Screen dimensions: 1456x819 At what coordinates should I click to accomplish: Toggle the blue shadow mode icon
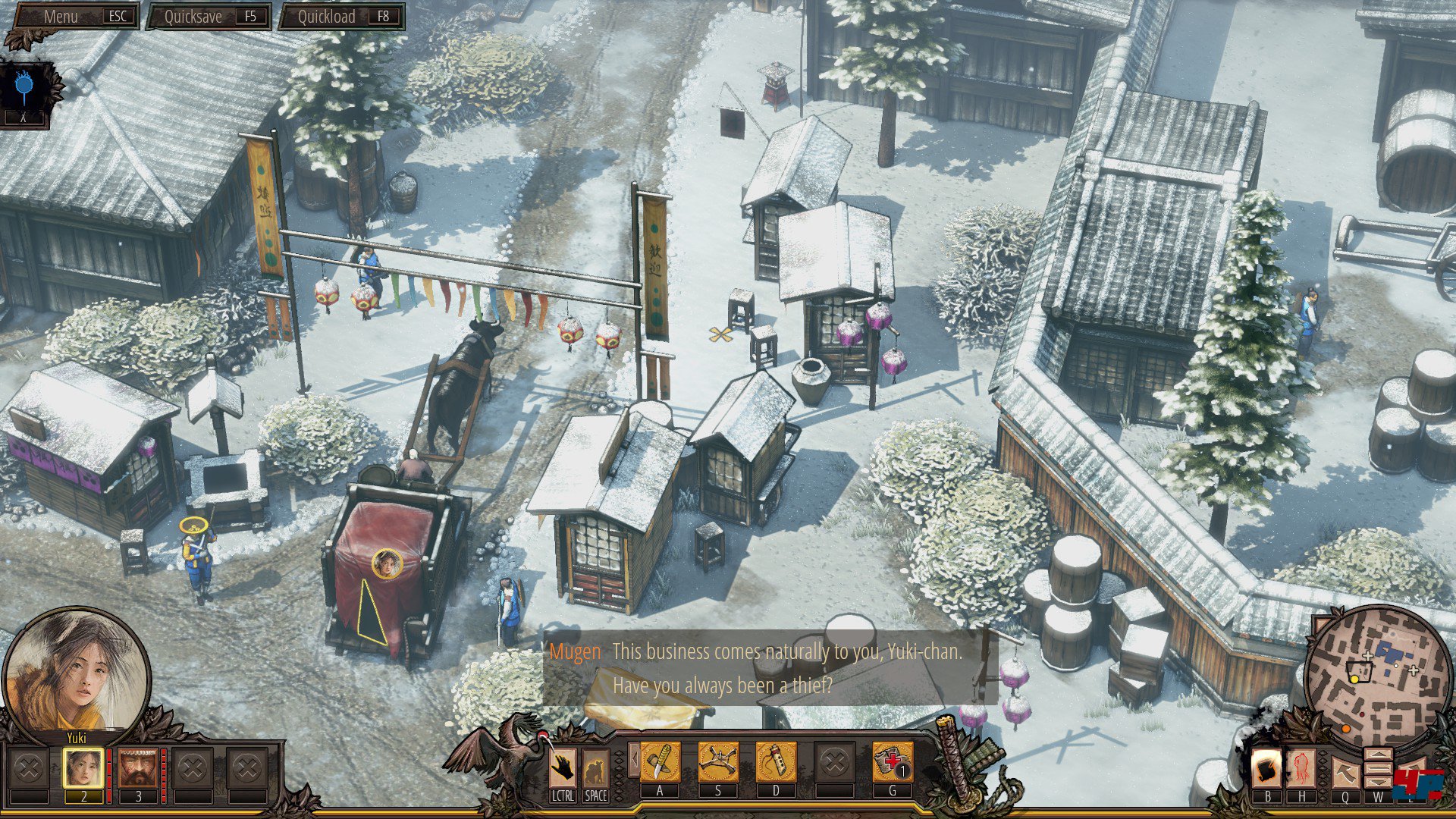coord(24,87)
